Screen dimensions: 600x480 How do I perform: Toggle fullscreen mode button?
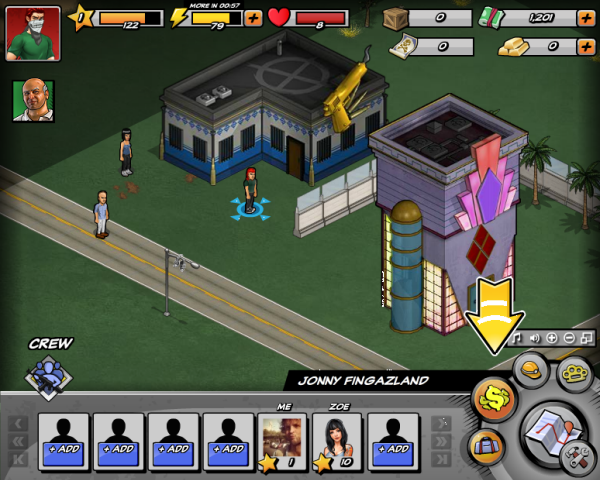point(587,338)
